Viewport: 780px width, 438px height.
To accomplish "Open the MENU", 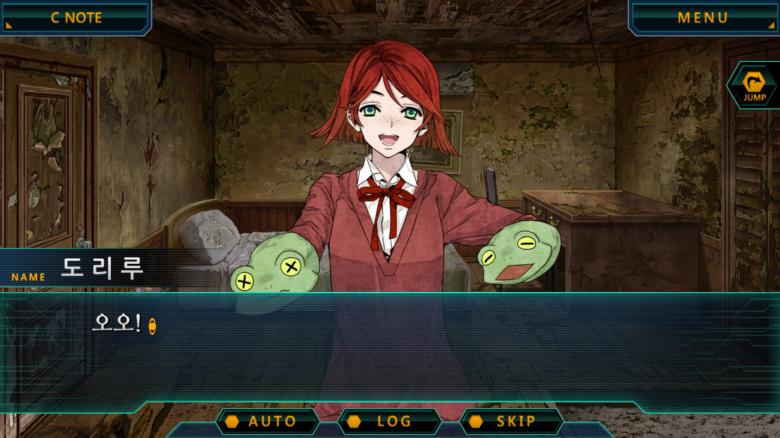I will point(702,17).
